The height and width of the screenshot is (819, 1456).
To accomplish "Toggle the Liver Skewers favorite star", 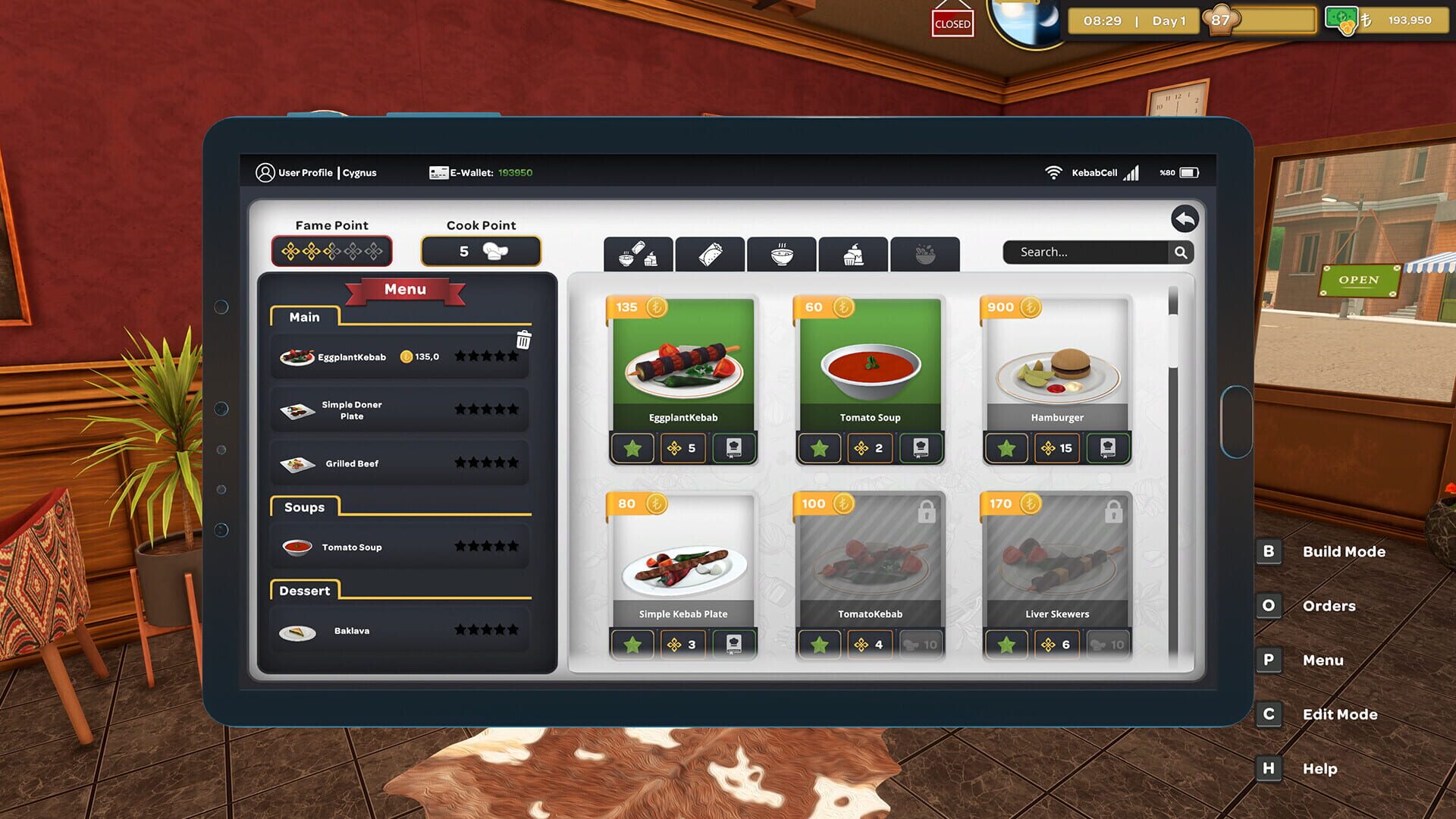I will [x=1006, y=645].
